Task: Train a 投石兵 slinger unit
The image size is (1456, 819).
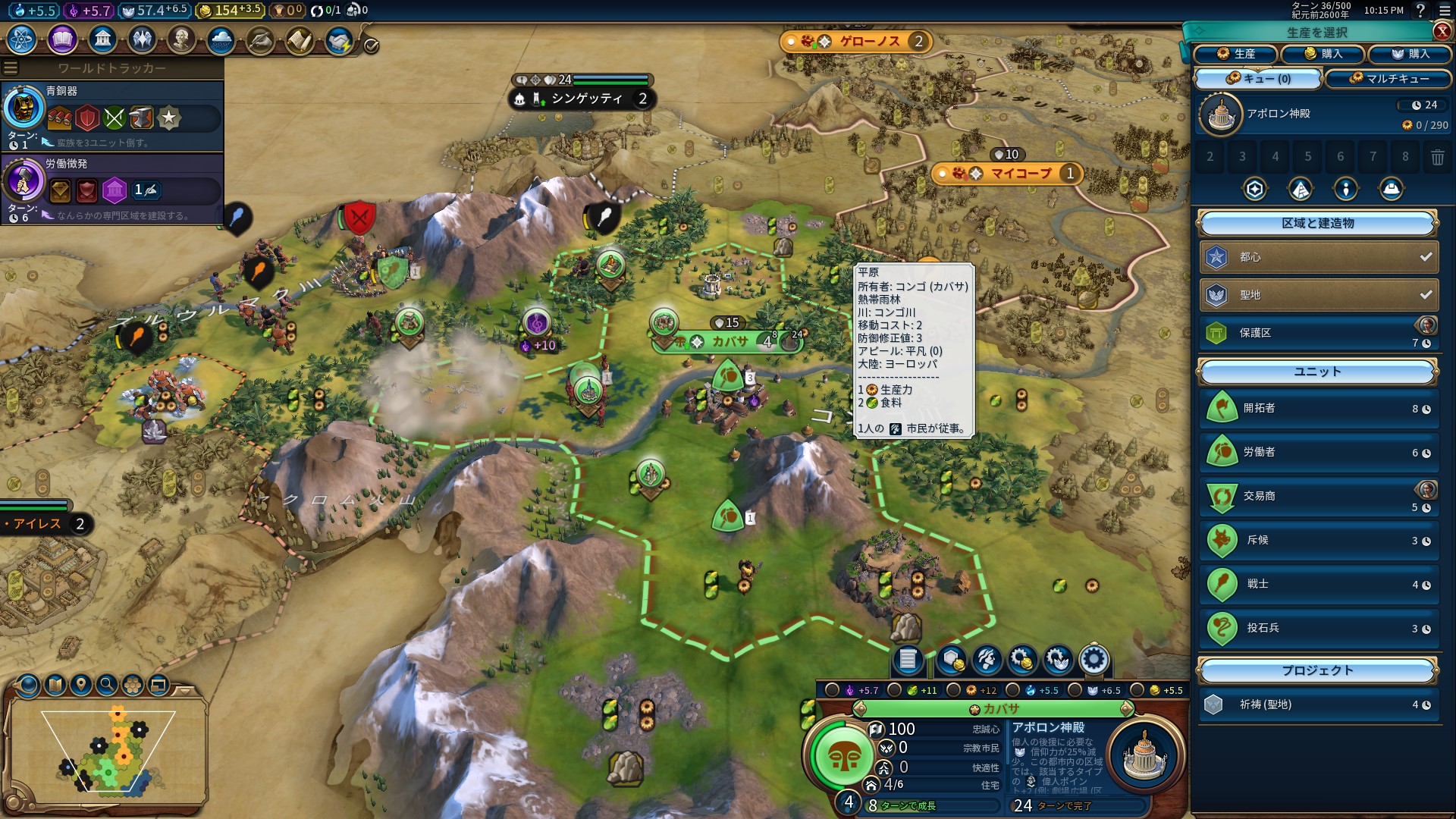Action: [1318, 628]
